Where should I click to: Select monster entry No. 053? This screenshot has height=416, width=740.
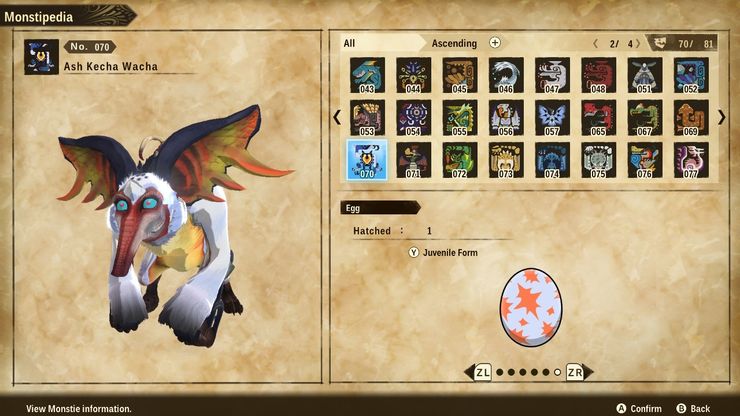(367, 117)
